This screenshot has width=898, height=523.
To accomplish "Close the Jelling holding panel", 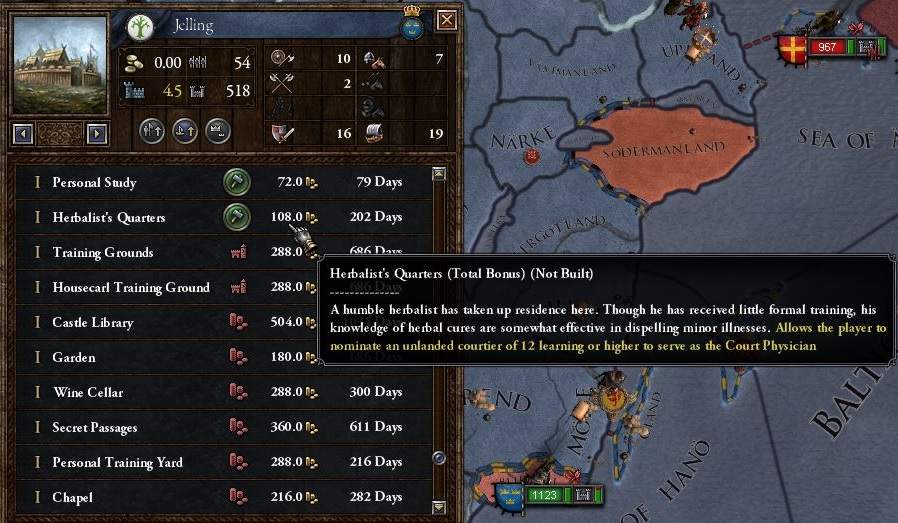I will click(x=447, y=21).
